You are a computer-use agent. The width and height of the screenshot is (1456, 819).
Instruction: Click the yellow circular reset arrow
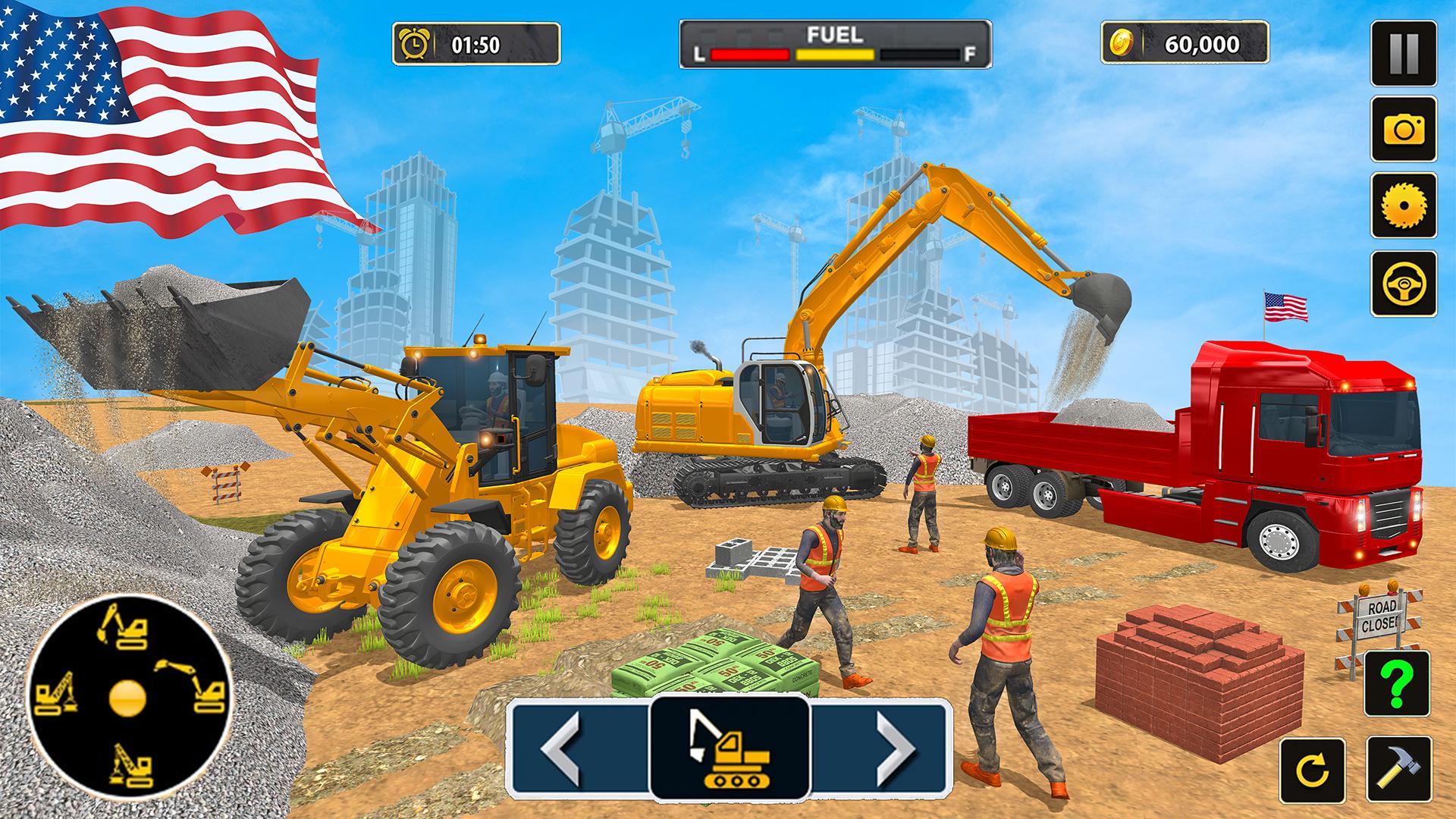point(1312,770)
